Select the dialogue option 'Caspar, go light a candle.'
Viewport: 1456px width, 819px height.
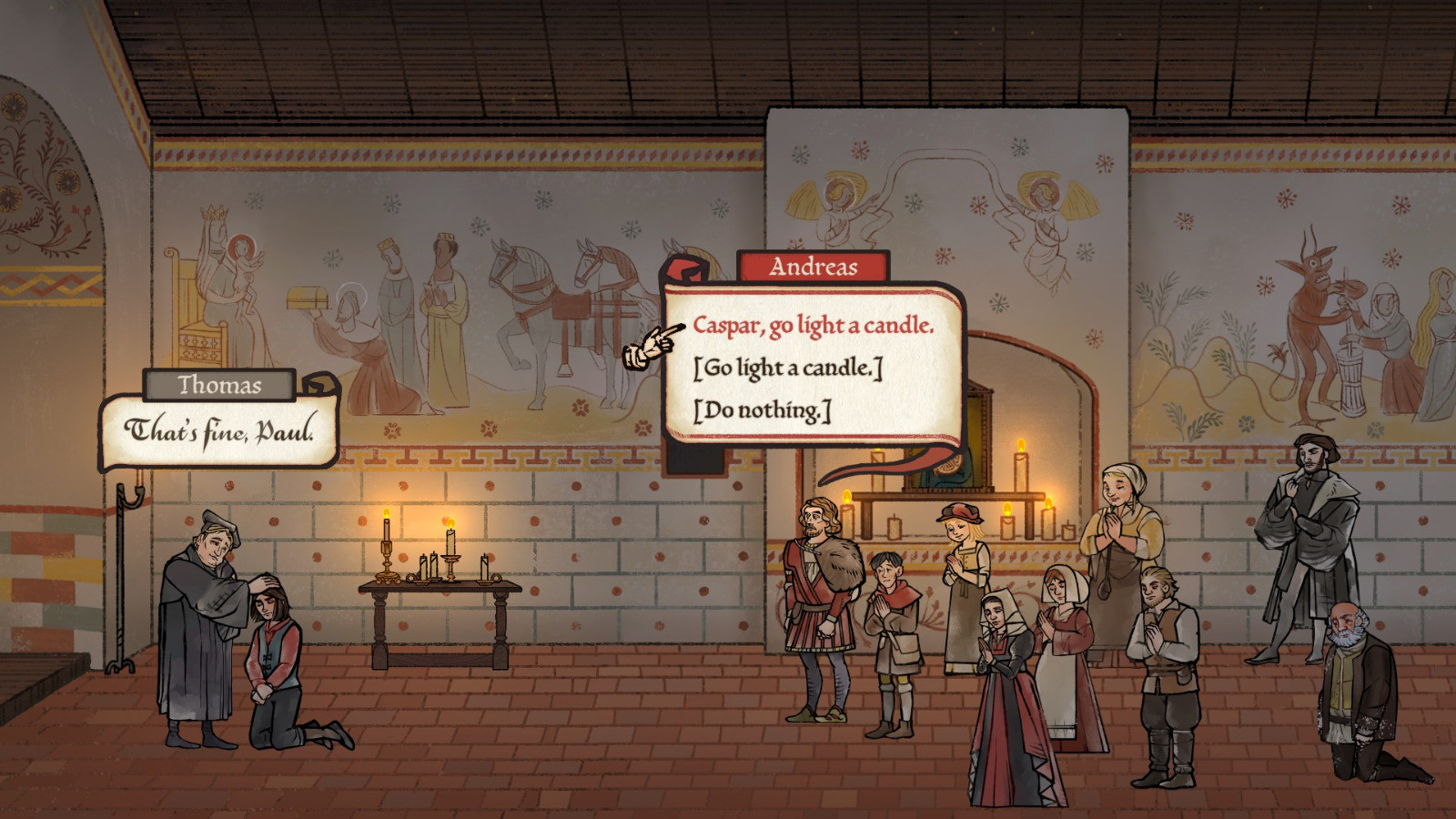click(816, 324)
